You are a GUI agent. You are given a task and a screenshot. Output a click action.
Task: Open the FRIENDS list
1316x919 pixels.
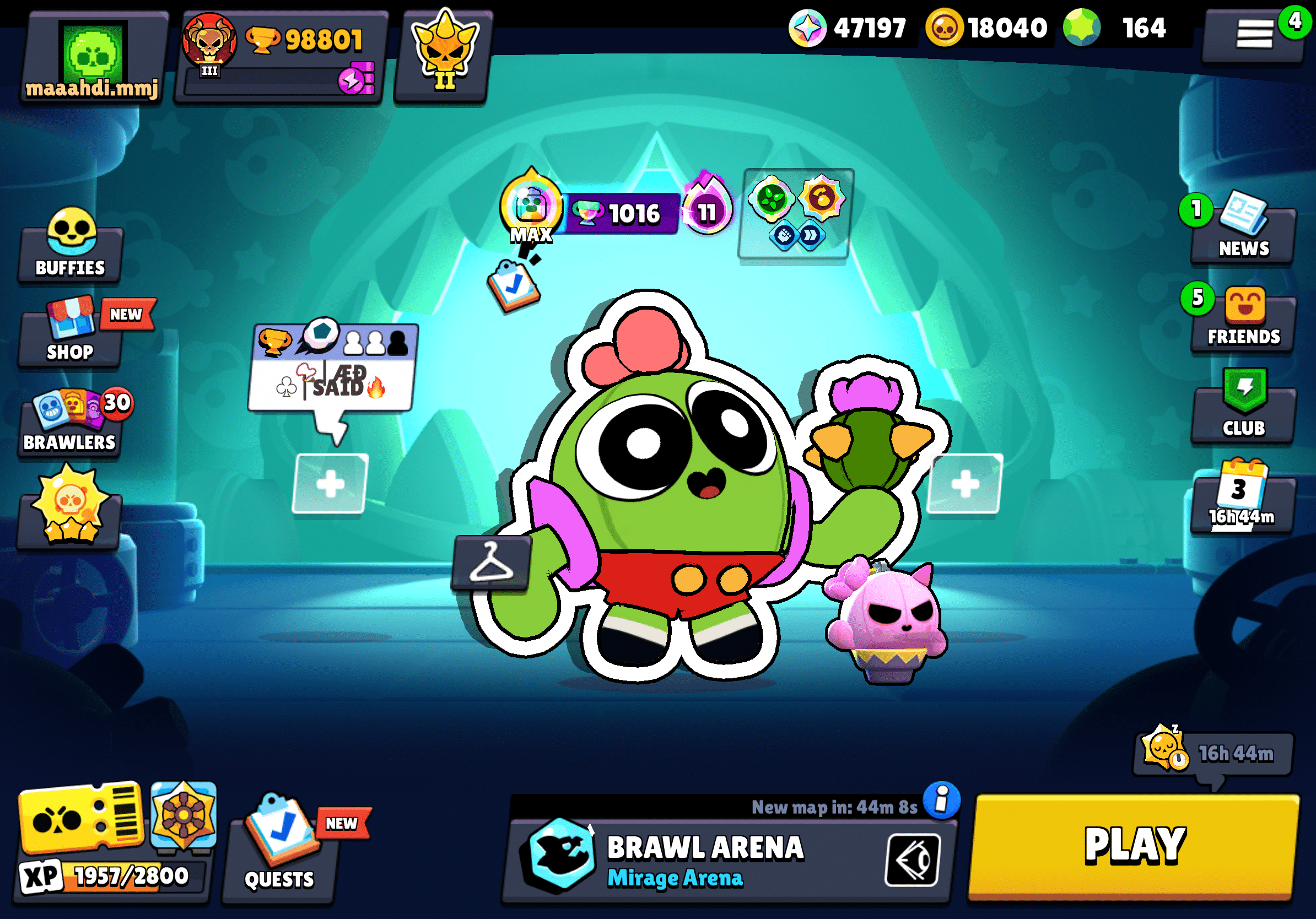(1243, 321)
